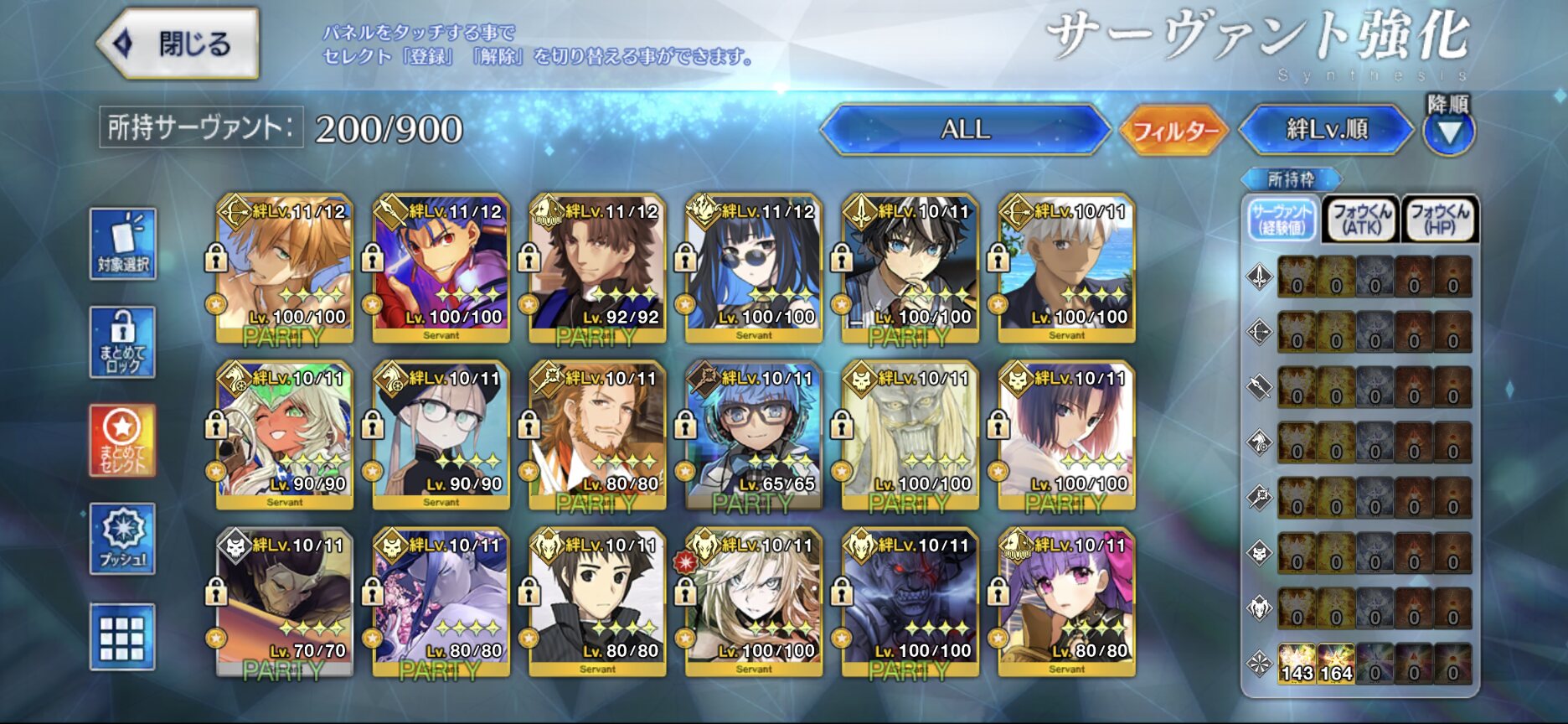Select the Lv. 70/70 servant card

coord(285,602)
